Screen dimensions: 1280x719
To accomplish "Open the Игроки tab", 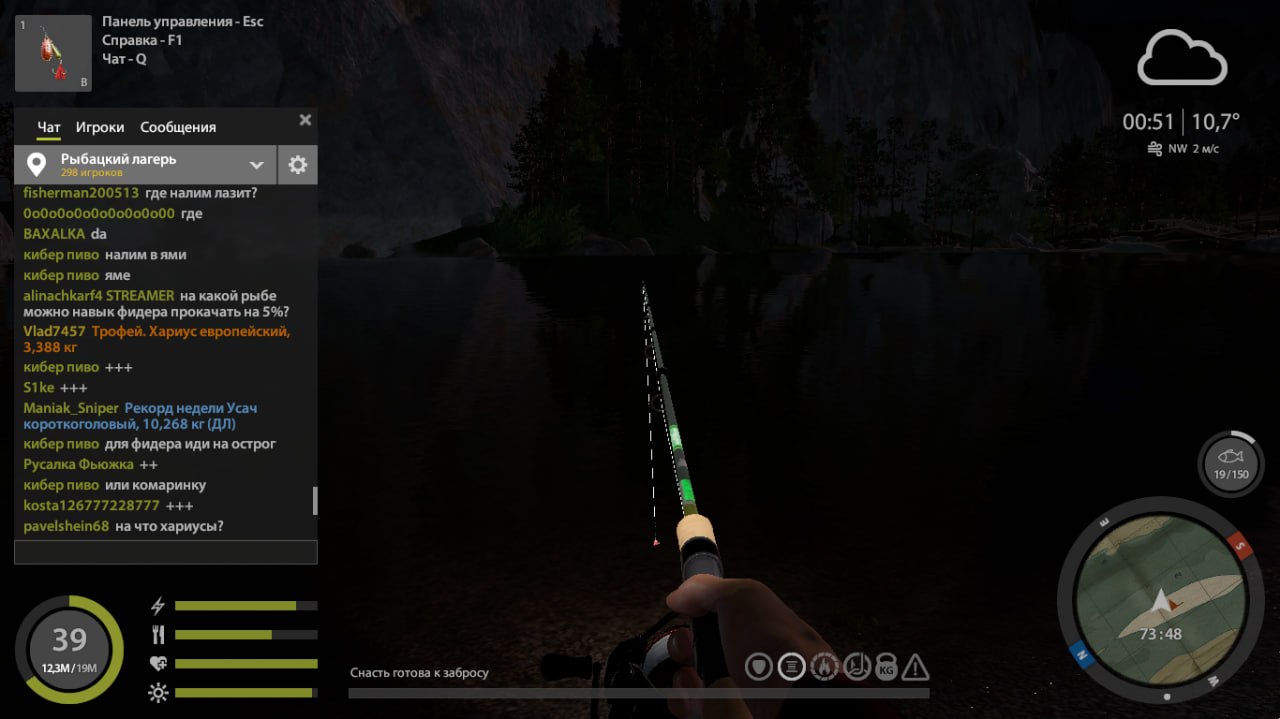I will pos(100,127).
